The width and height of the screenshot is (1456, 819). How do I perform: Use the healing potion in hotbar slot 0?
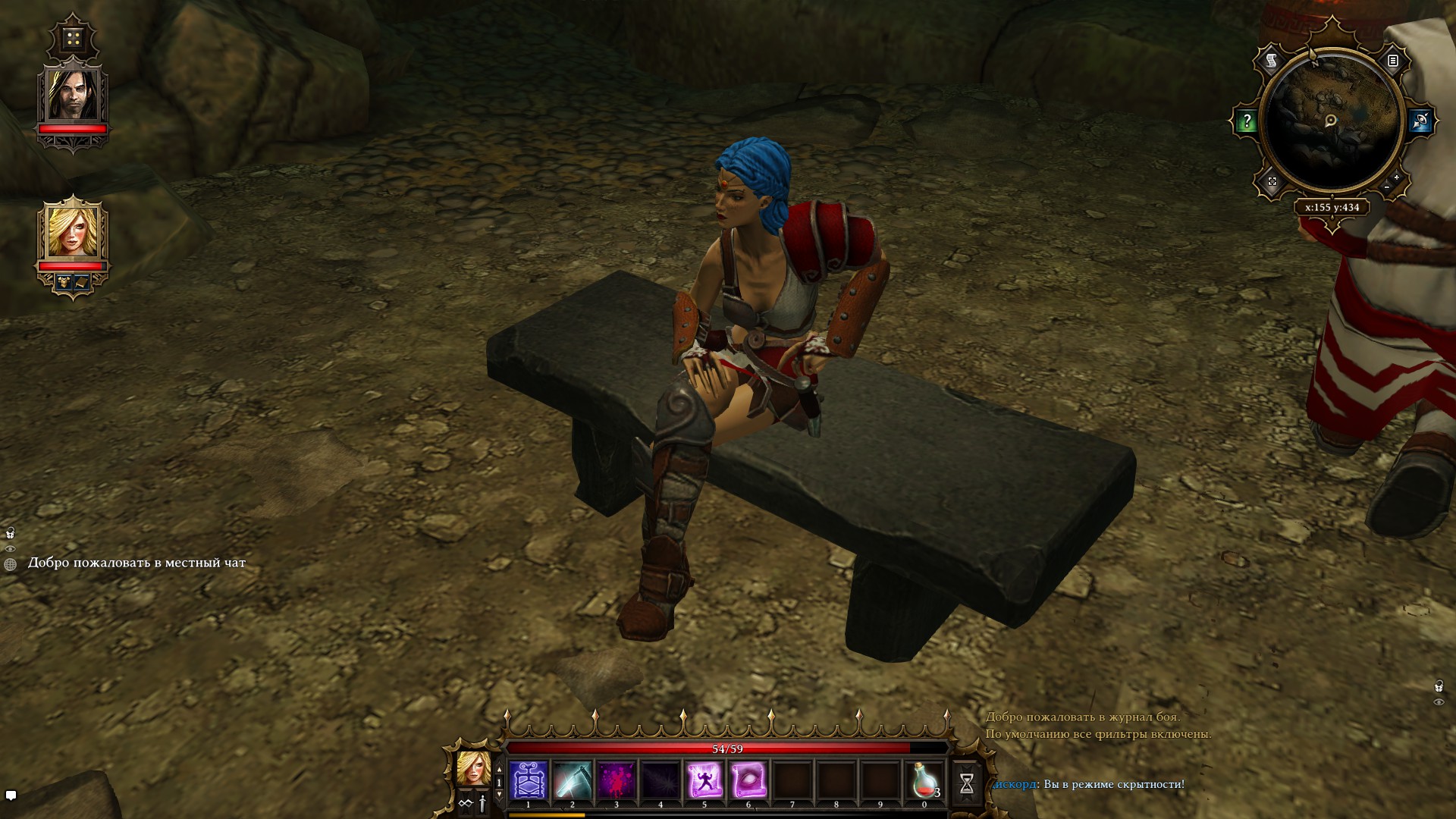(926, 779)
